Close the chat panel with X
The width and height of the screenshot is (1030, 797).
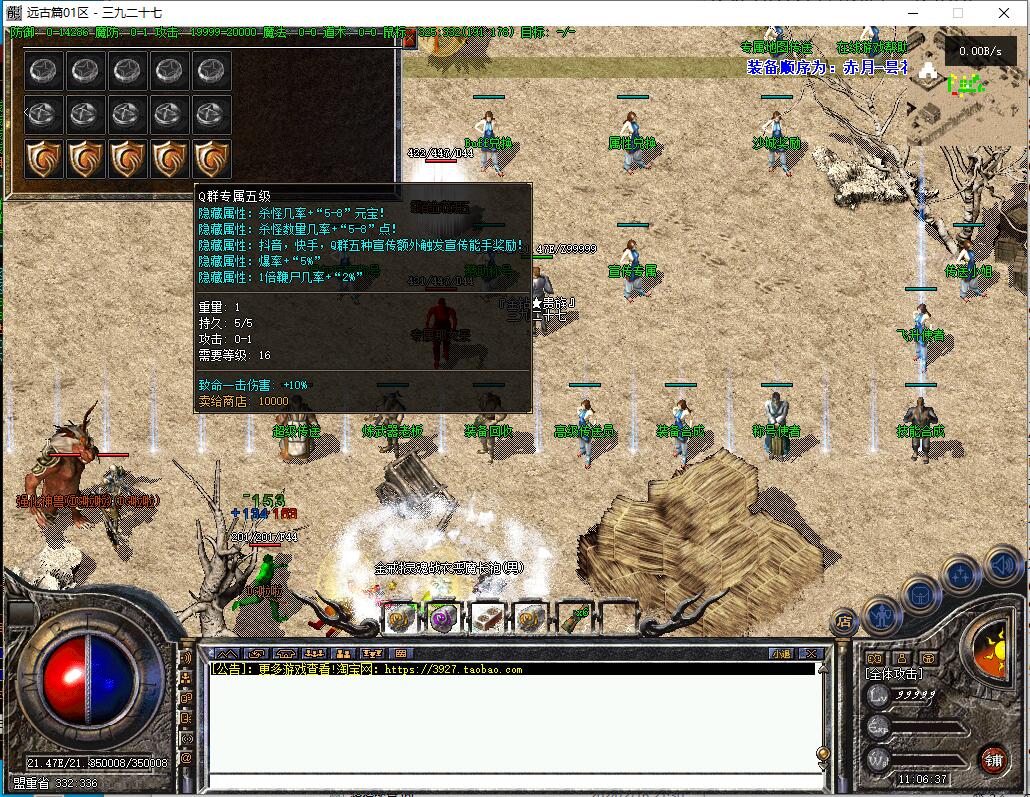pyautogui.click(x=813, y=654)
